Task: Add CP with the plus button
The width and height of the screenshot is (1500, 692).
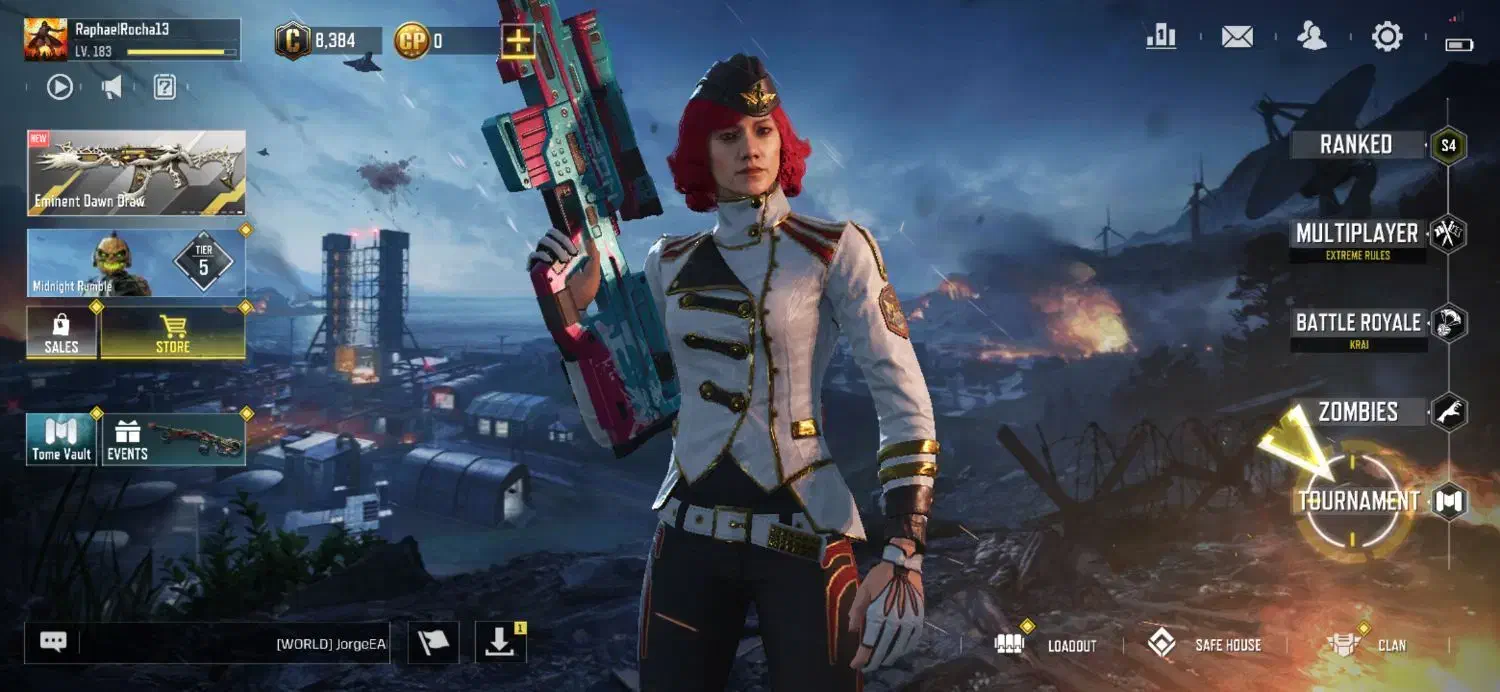Action: point(518,41)
